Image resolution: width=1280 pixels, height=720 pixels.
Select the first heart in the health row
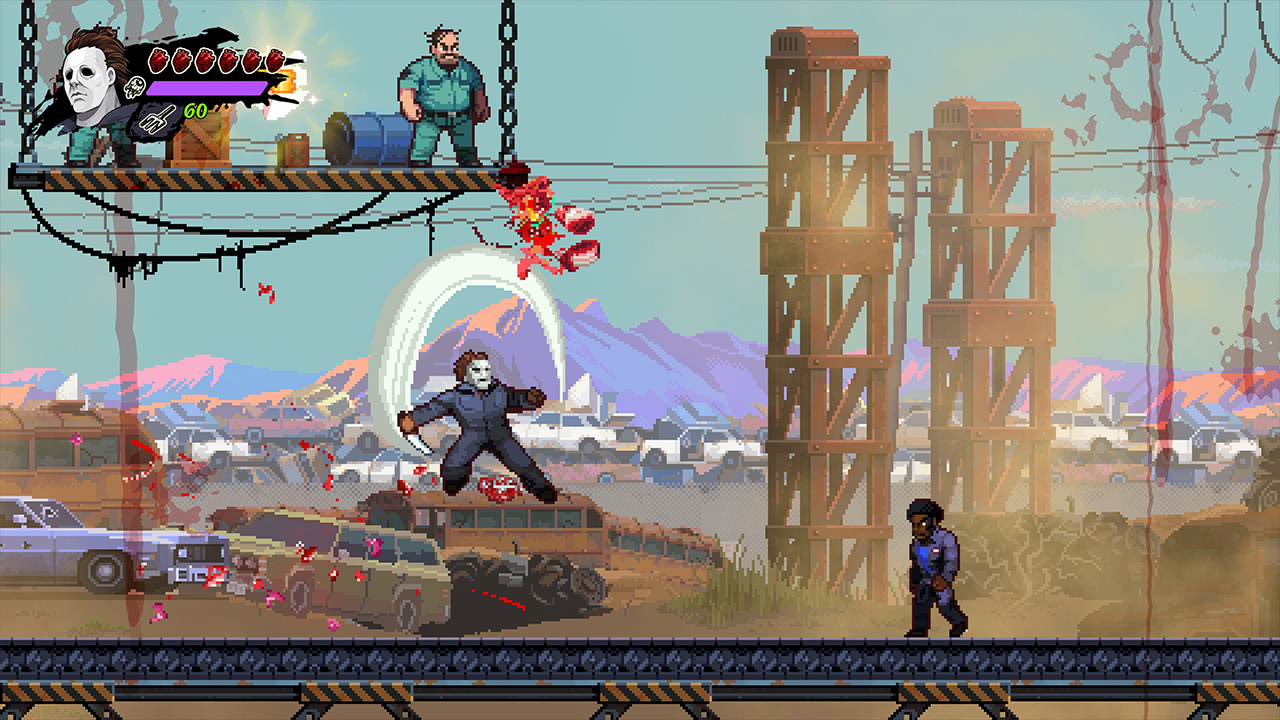(158, 60)
